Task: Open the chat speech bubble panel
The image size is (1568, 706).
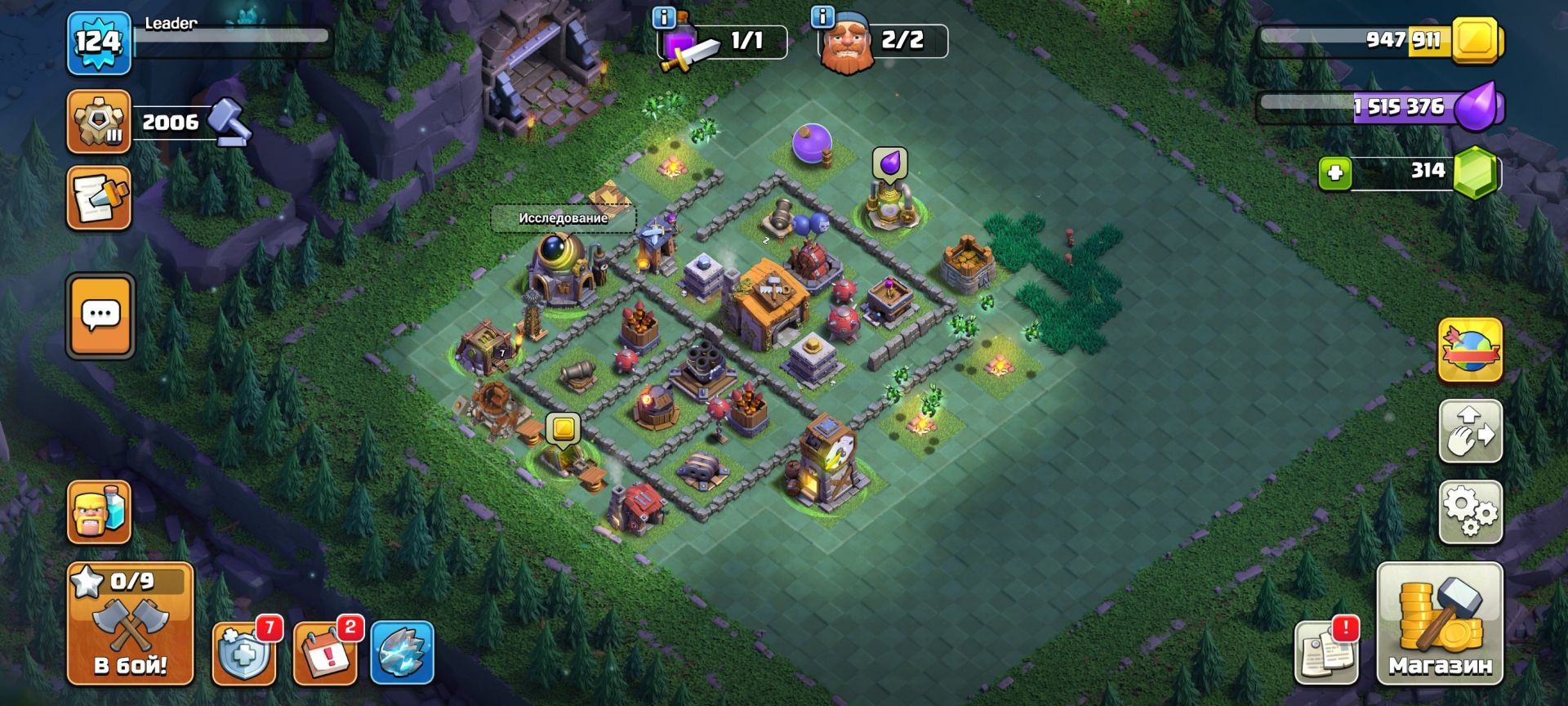Action: pyautogui.click(x=100, y=315)
